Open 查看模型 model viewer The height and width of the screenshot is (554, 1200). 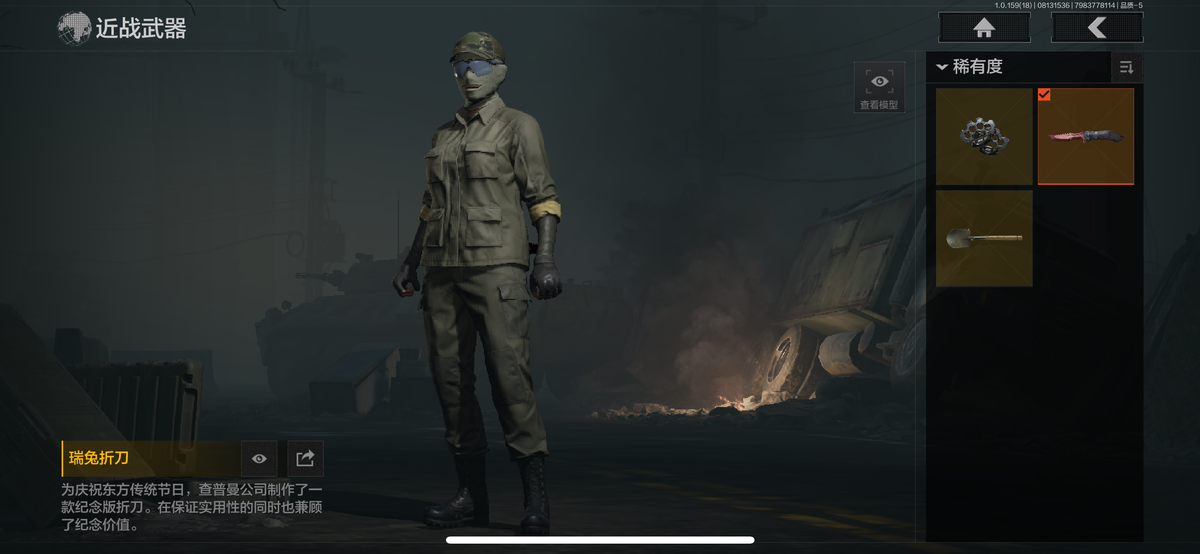click(x=879, y=88)
